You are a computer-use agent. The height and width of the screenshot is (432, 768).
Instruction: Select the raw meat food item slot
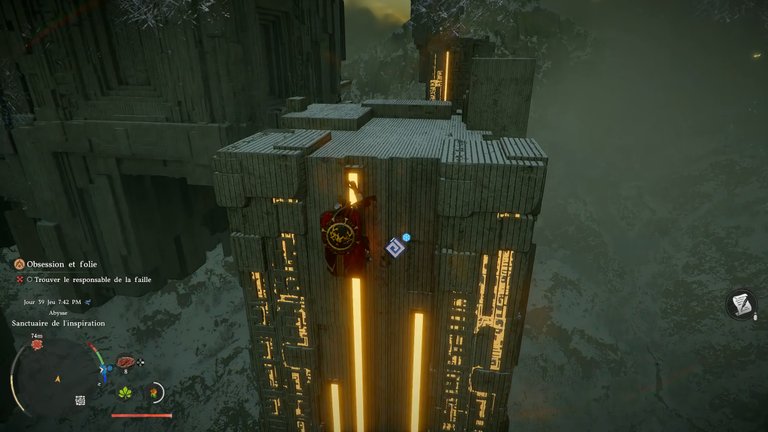[x=127, y=361]
